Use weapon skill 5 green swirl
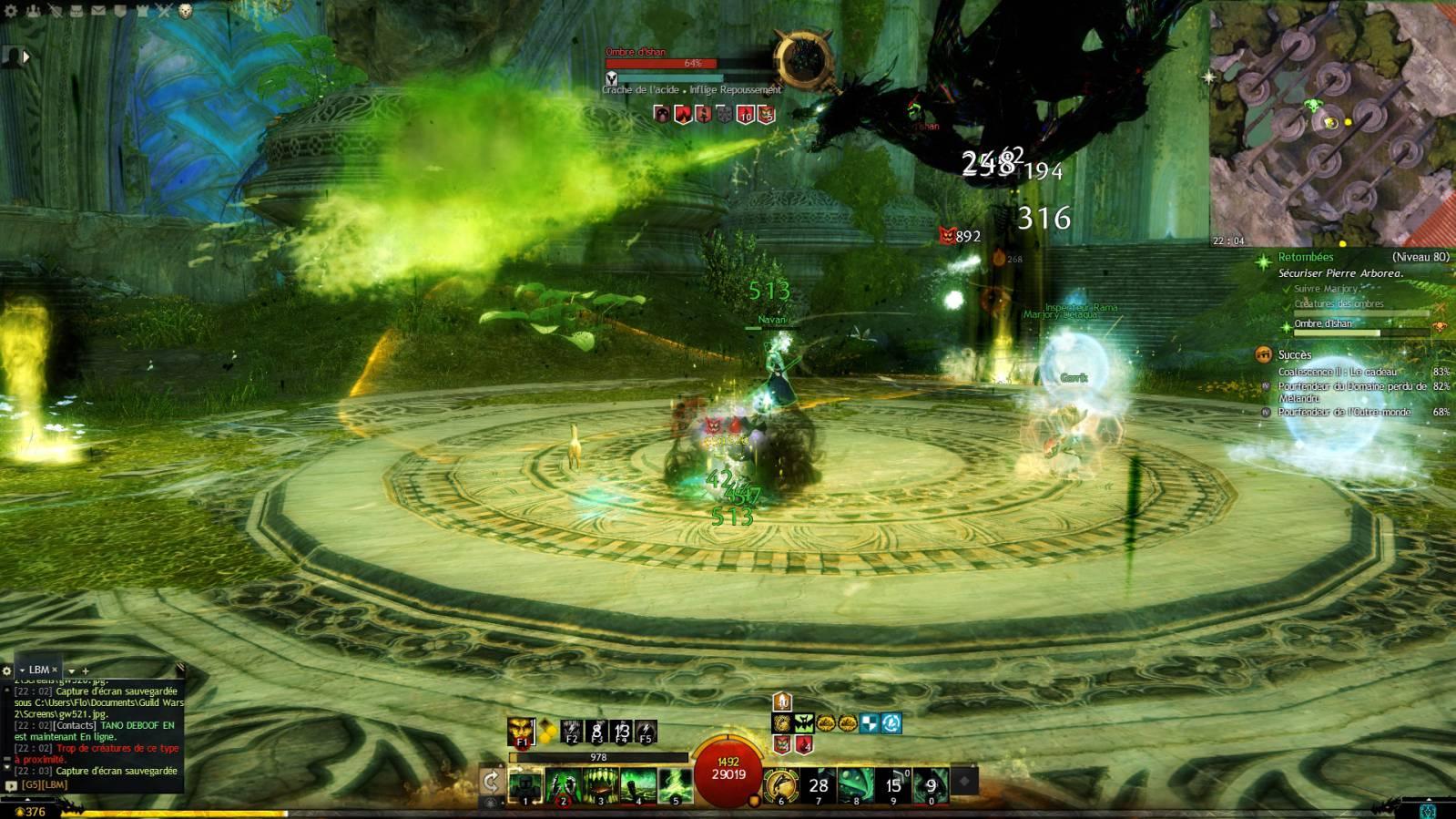Image resolution: width=1456 pixels, height=819 pixels. 675,785
